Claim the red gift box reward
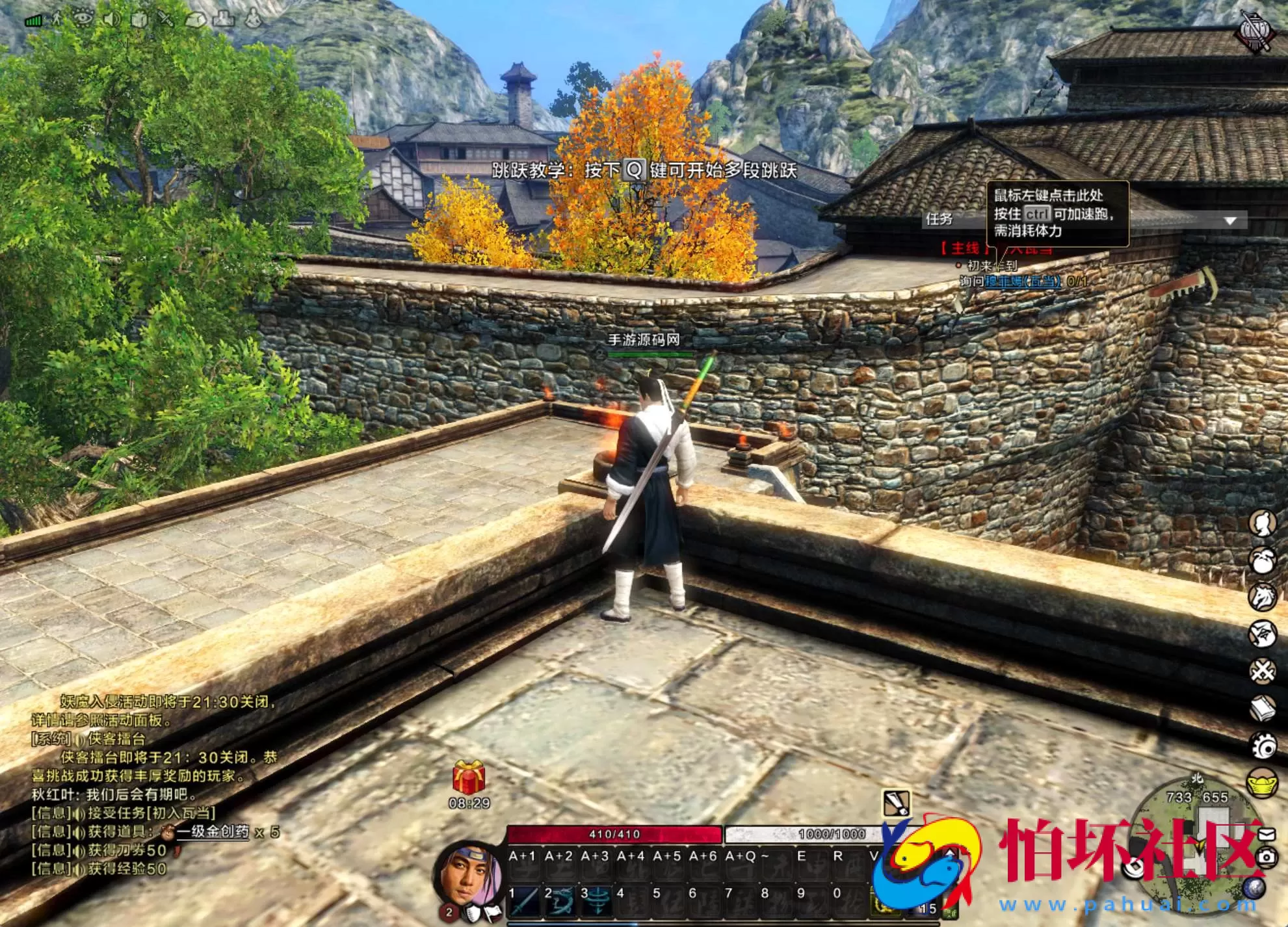 469,777
